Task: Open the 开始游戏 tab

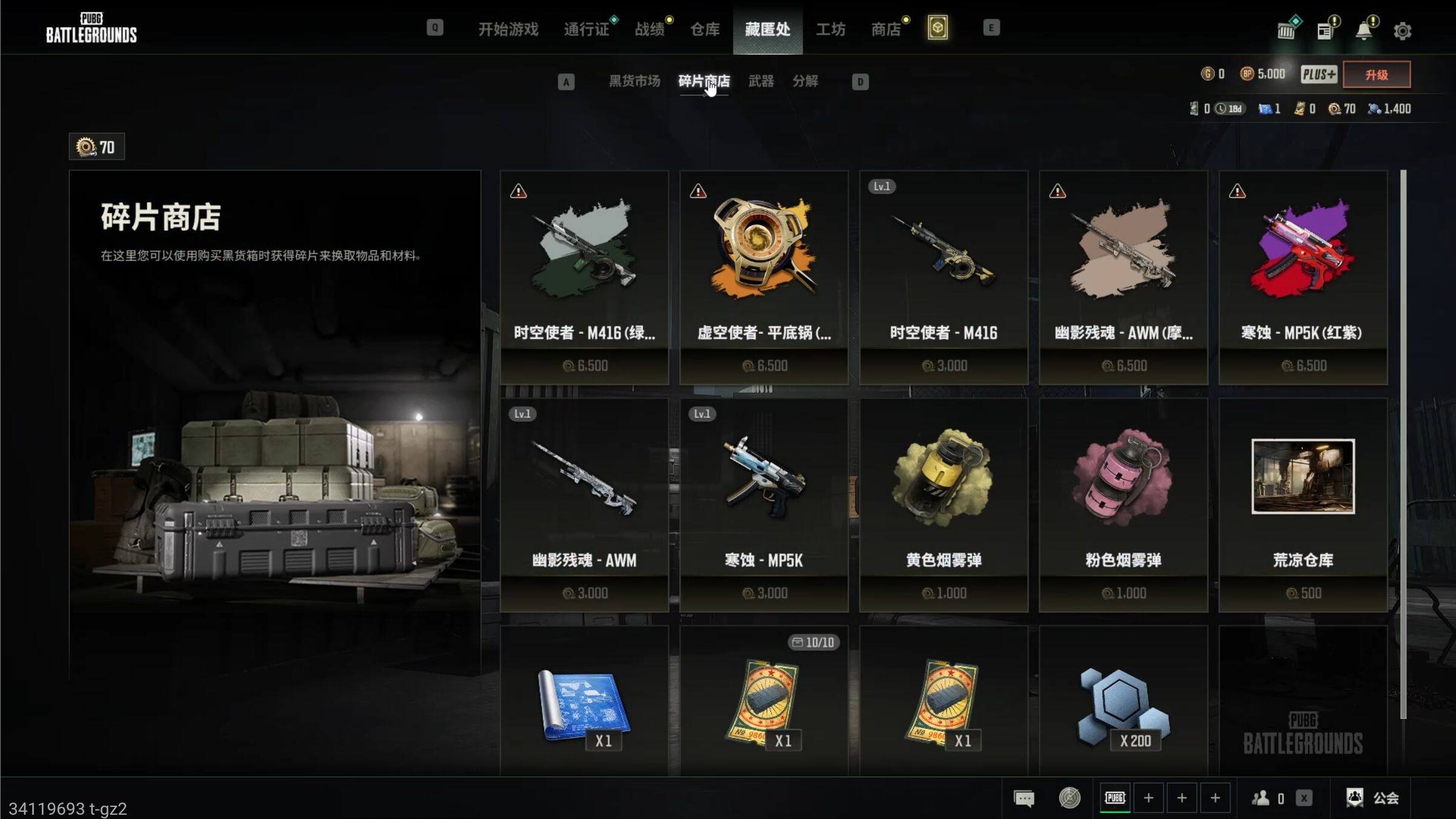Action: [x=508, y=29]
